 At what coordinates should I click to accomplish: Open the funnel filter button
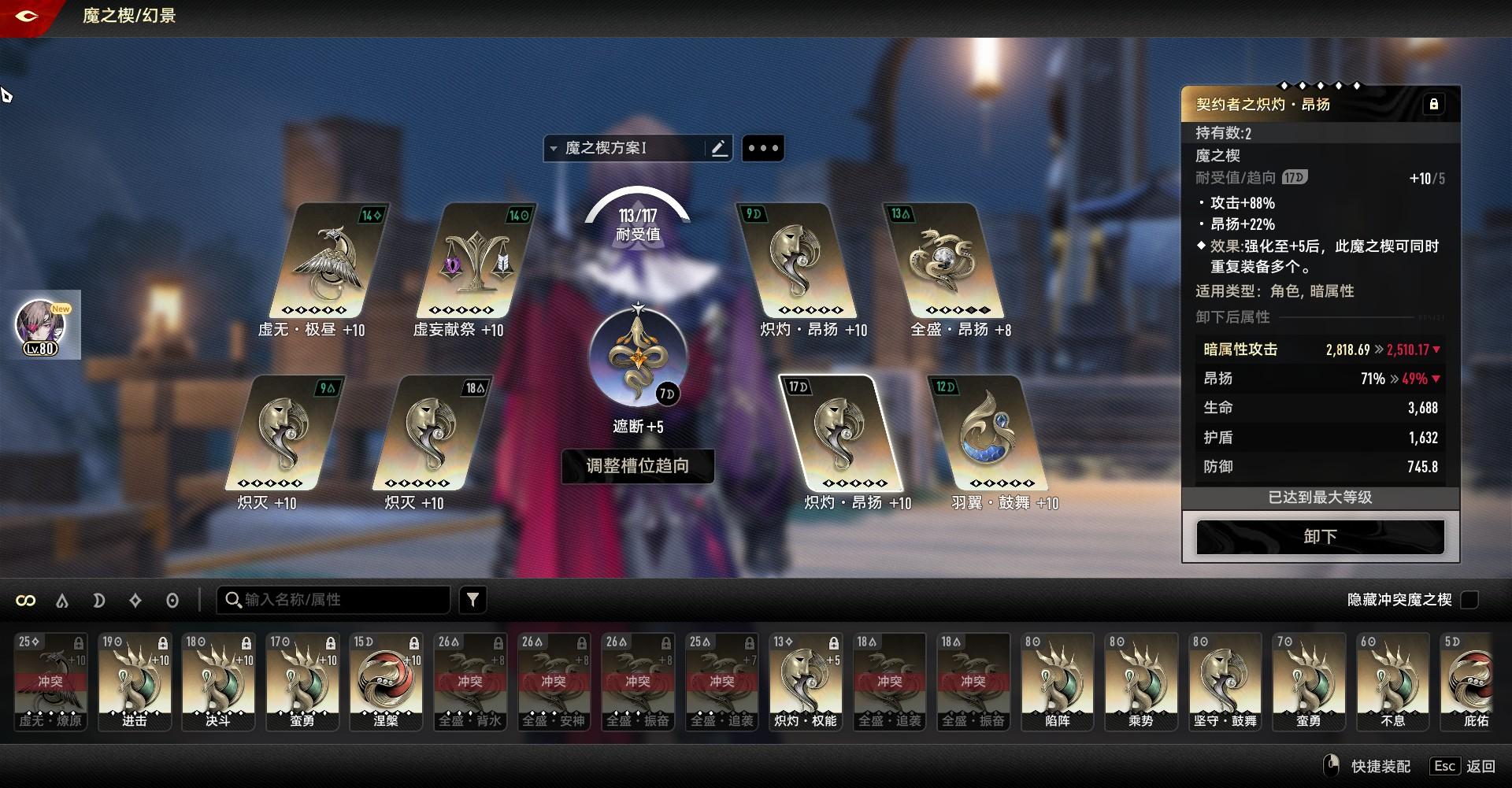point(472,600)
